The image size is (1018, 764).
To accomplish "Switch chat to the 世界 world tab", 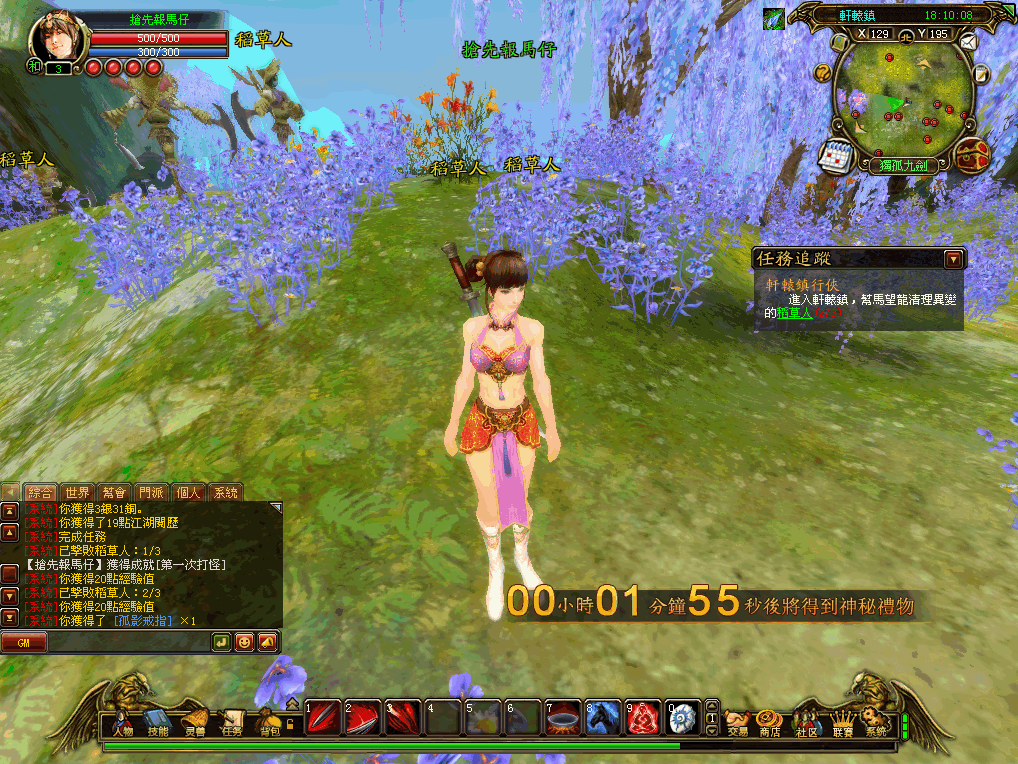I will point(77,492).
